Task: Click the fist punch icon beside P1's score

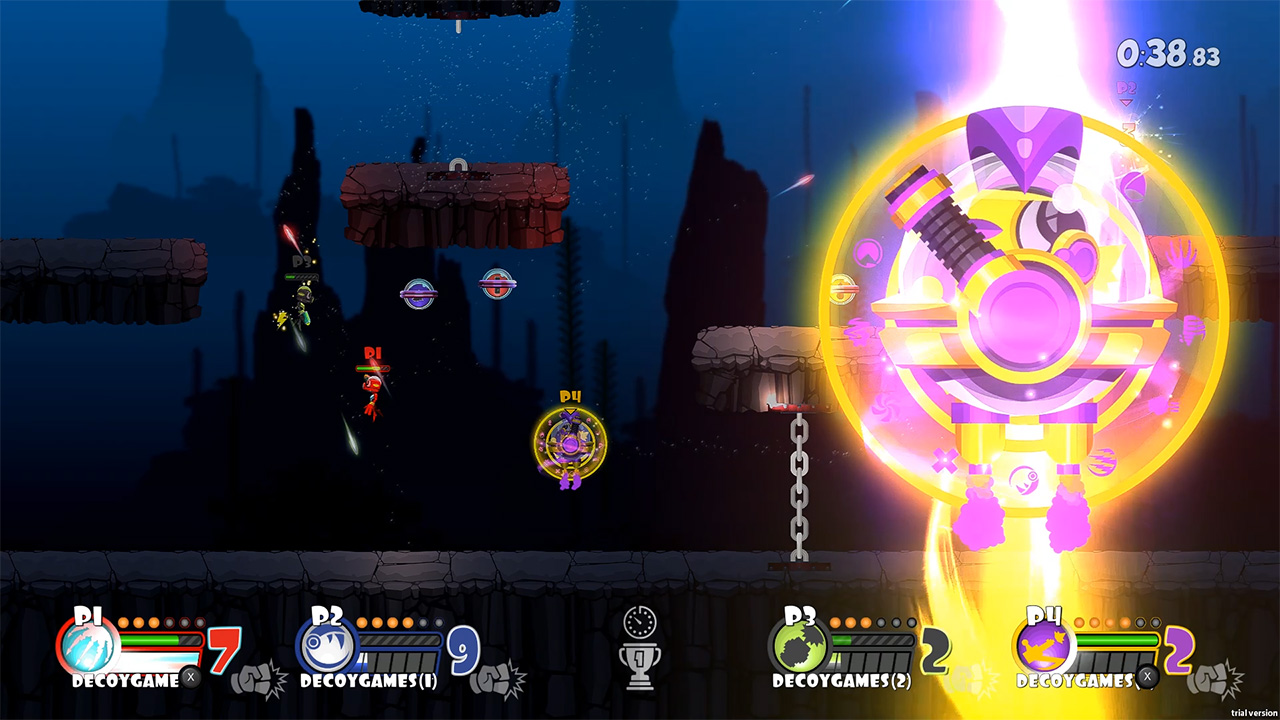Action: pyautogui.click(x=254, y=677)
